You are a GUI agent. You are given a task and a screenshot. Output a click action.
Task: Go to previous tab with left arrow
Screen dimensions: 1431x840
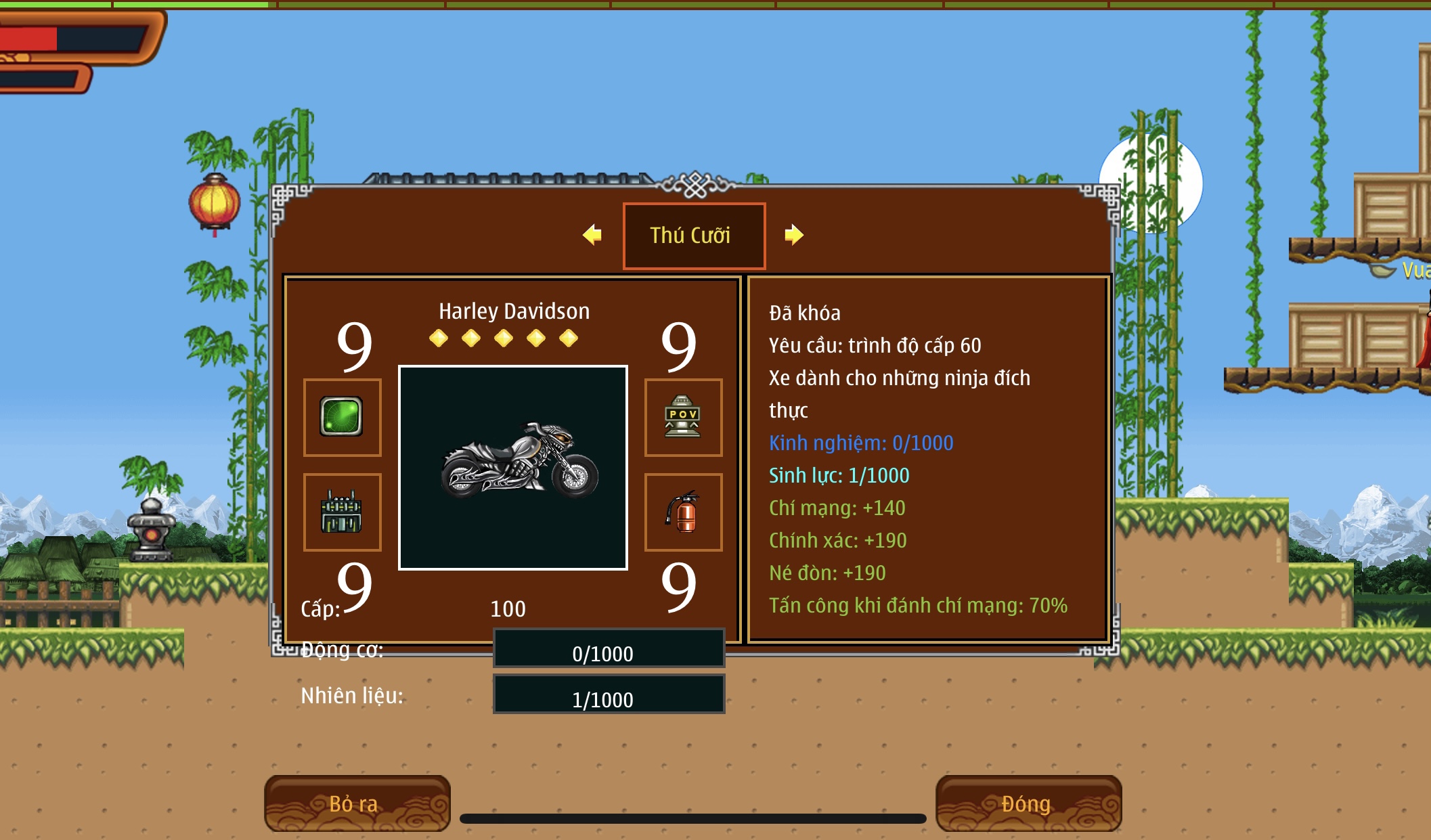[x=592, y=235]
